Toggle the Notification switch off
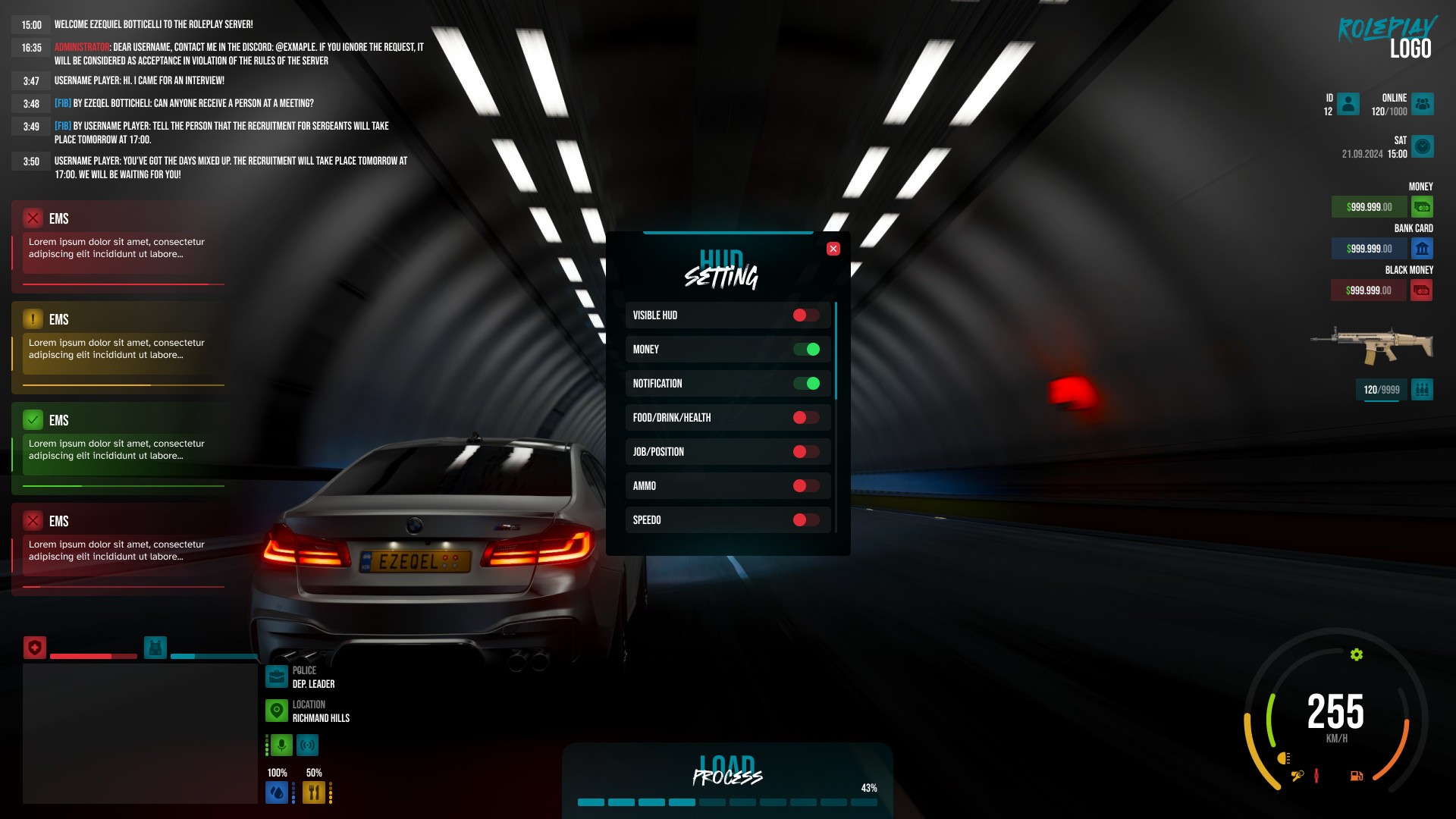This screenshot has width=1456, height=819. 807,383
